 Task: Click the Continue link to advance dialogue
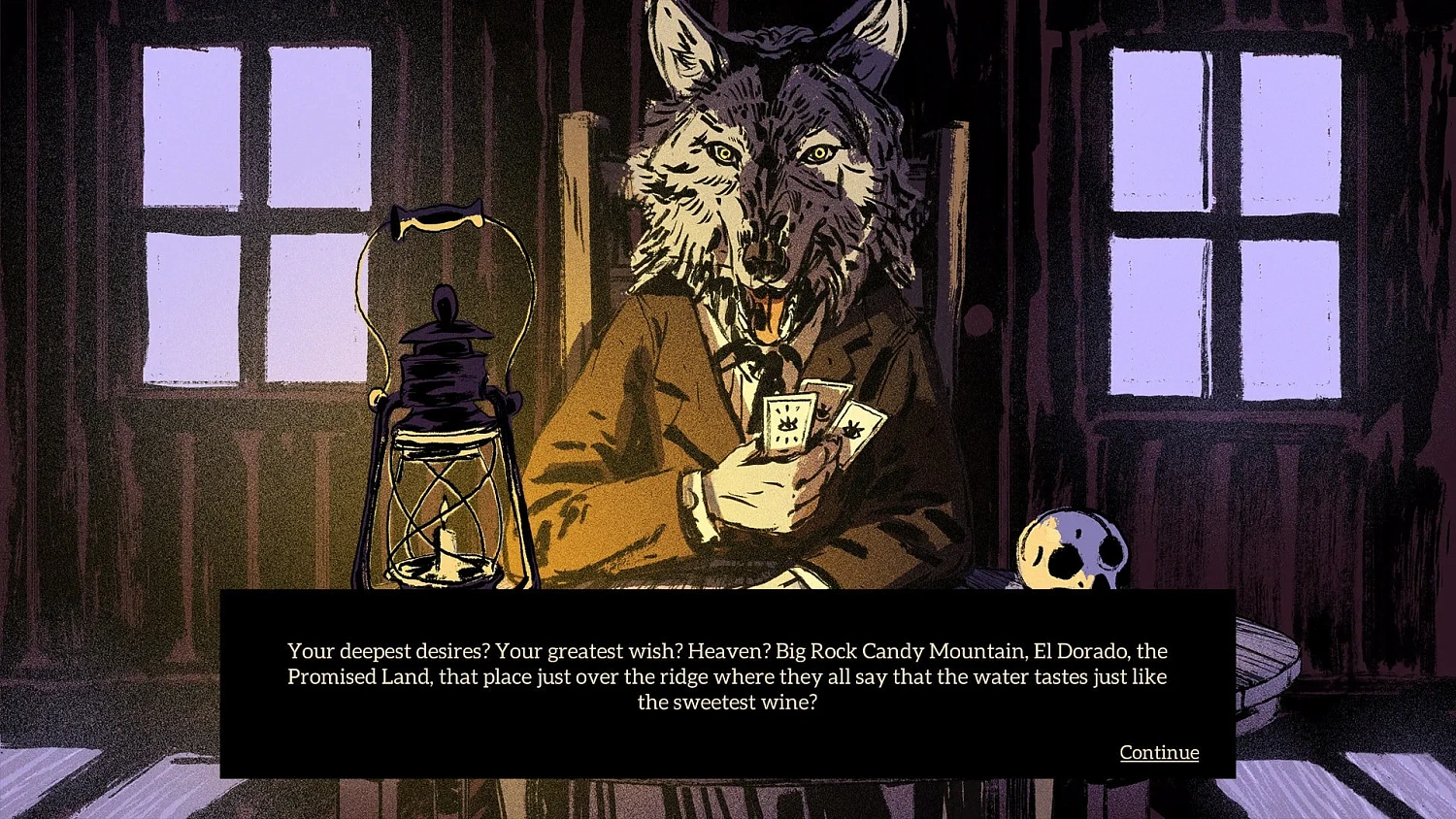point(1159,752)
